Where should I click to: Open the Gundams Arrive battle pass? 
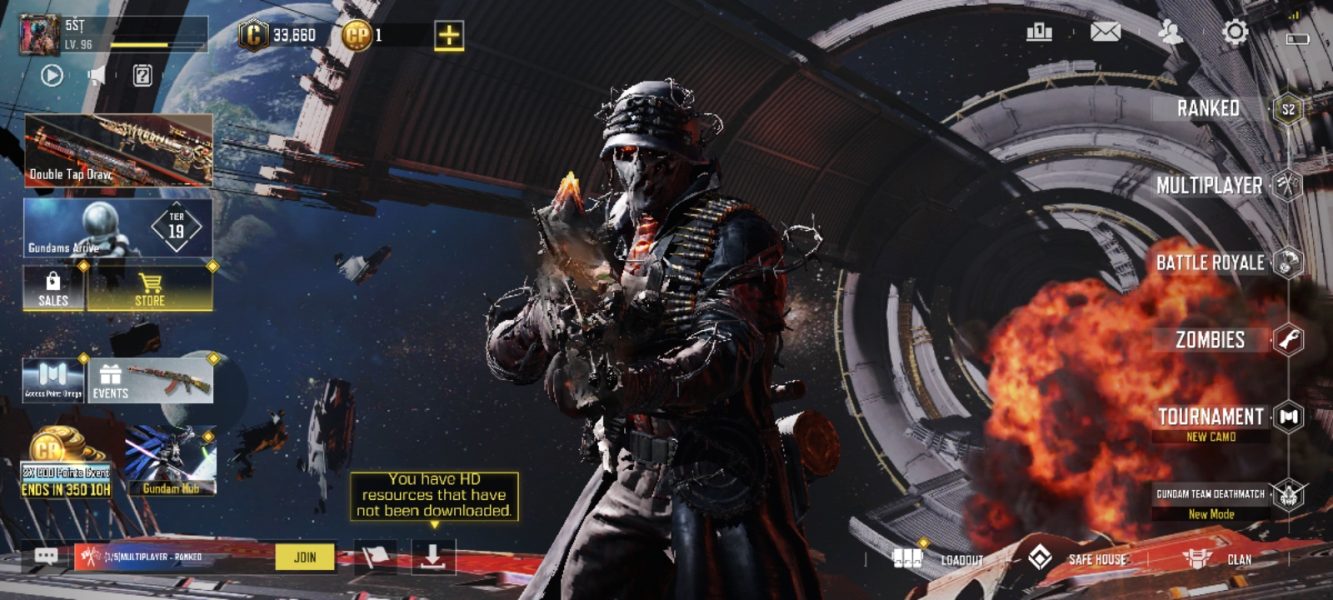118,228
